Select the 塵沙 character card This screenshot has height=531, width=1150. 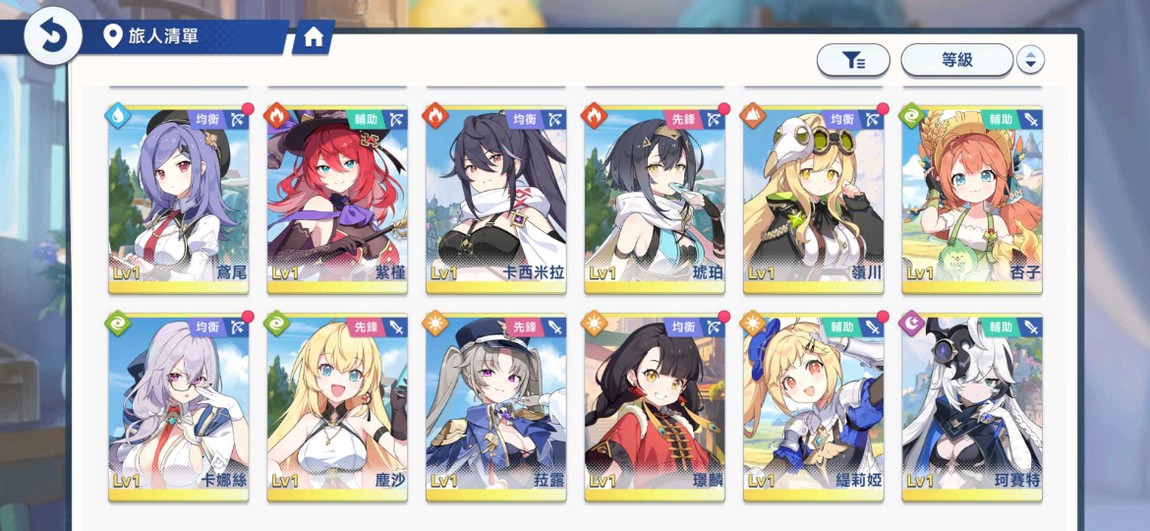click(337, 406)
